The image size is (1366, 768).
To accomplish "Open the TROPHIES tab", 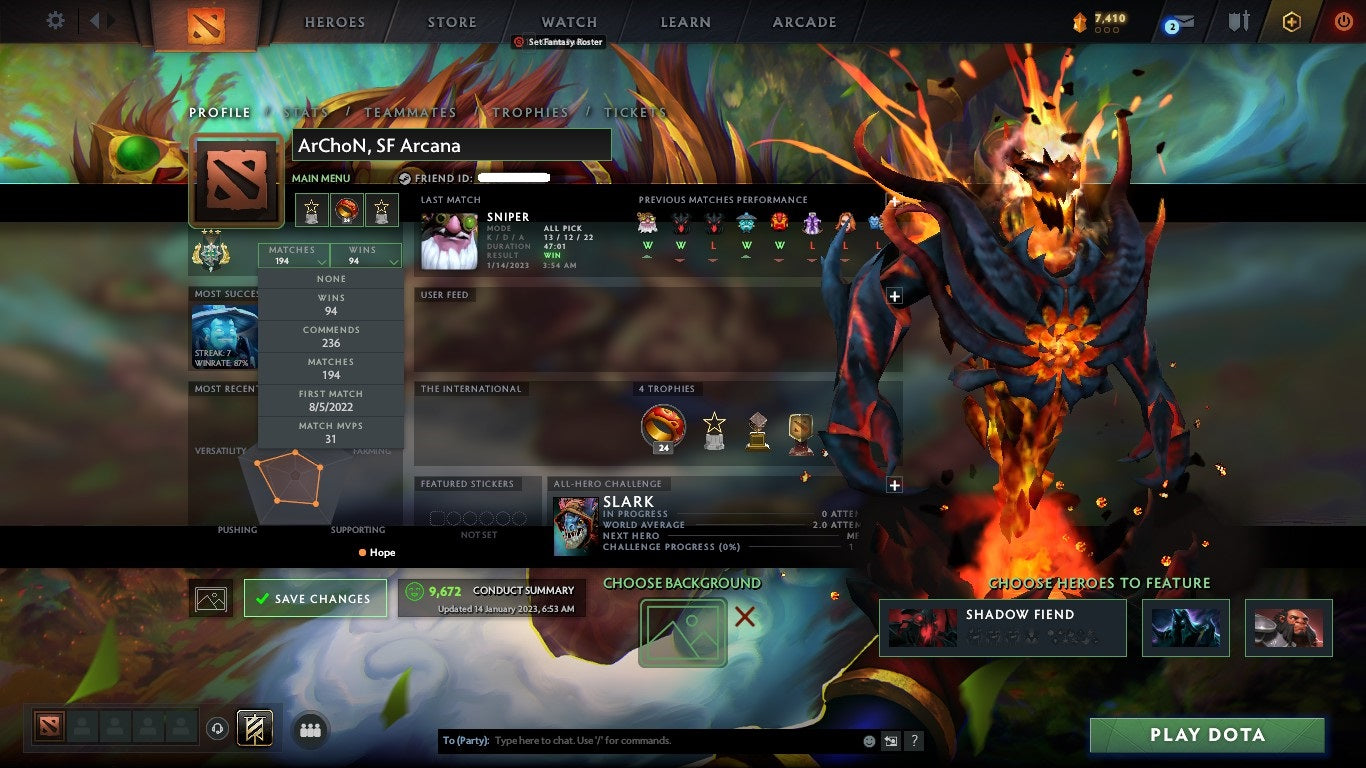I will pos(532,113).
